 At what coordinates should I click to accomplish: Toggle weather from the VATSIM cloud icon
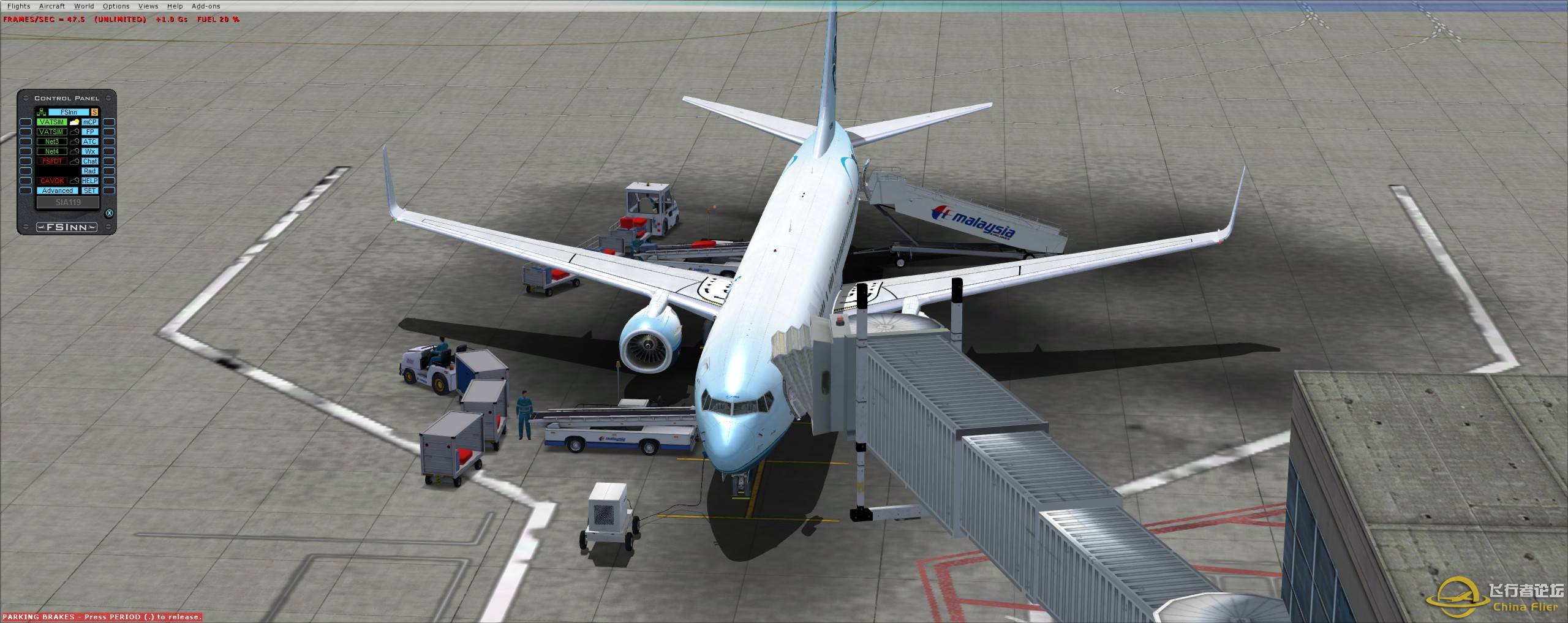click(74, 123)
